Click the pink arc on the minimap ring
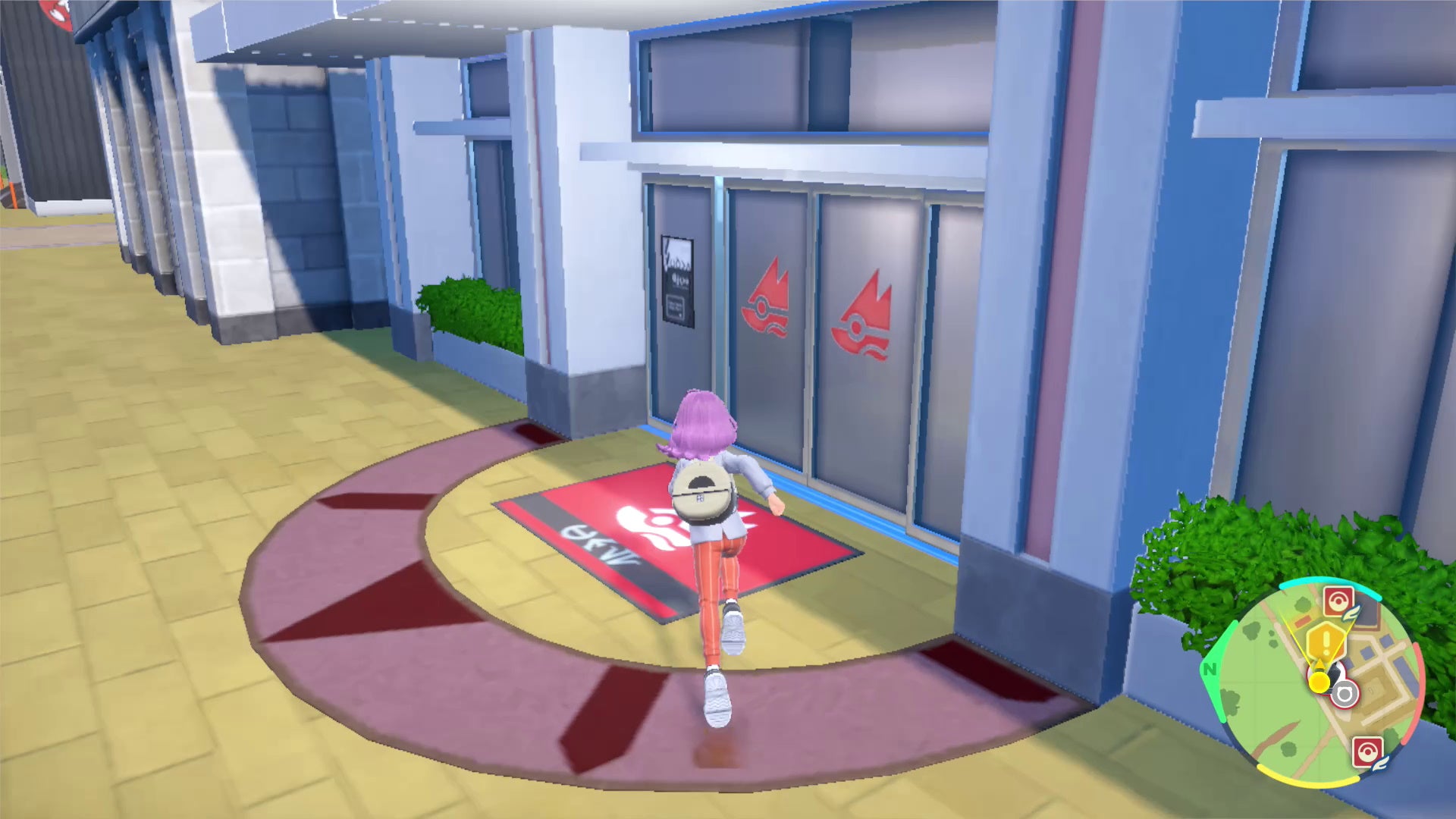 [x=1420, y=684]
